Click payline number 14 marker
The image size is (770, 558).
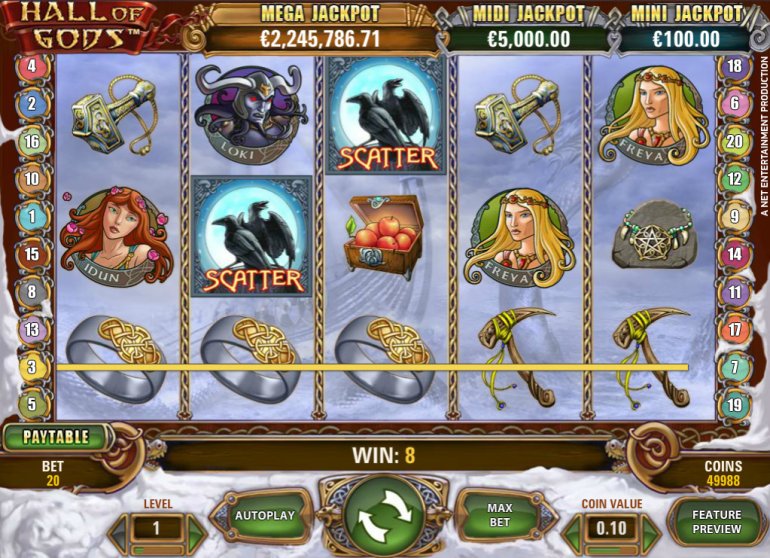click(x=735, y=254)
